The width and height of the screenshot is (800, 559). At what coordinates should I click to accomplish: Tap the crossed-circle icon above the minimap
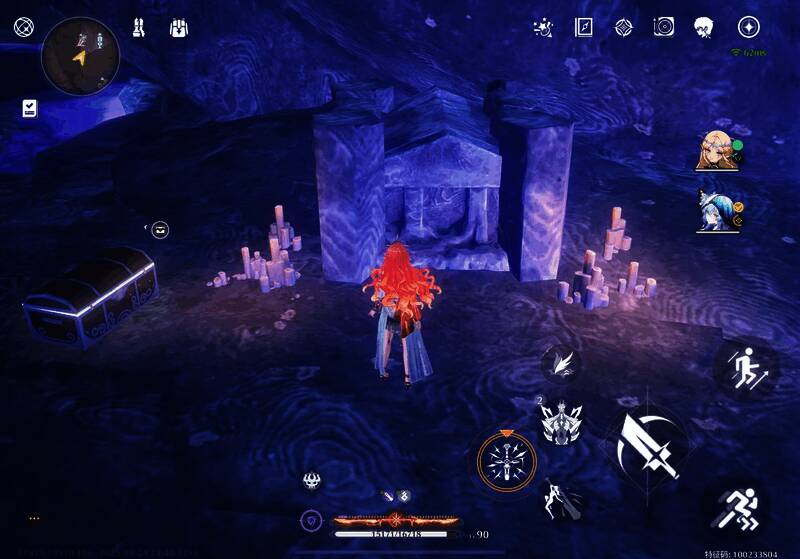point(23,27)
